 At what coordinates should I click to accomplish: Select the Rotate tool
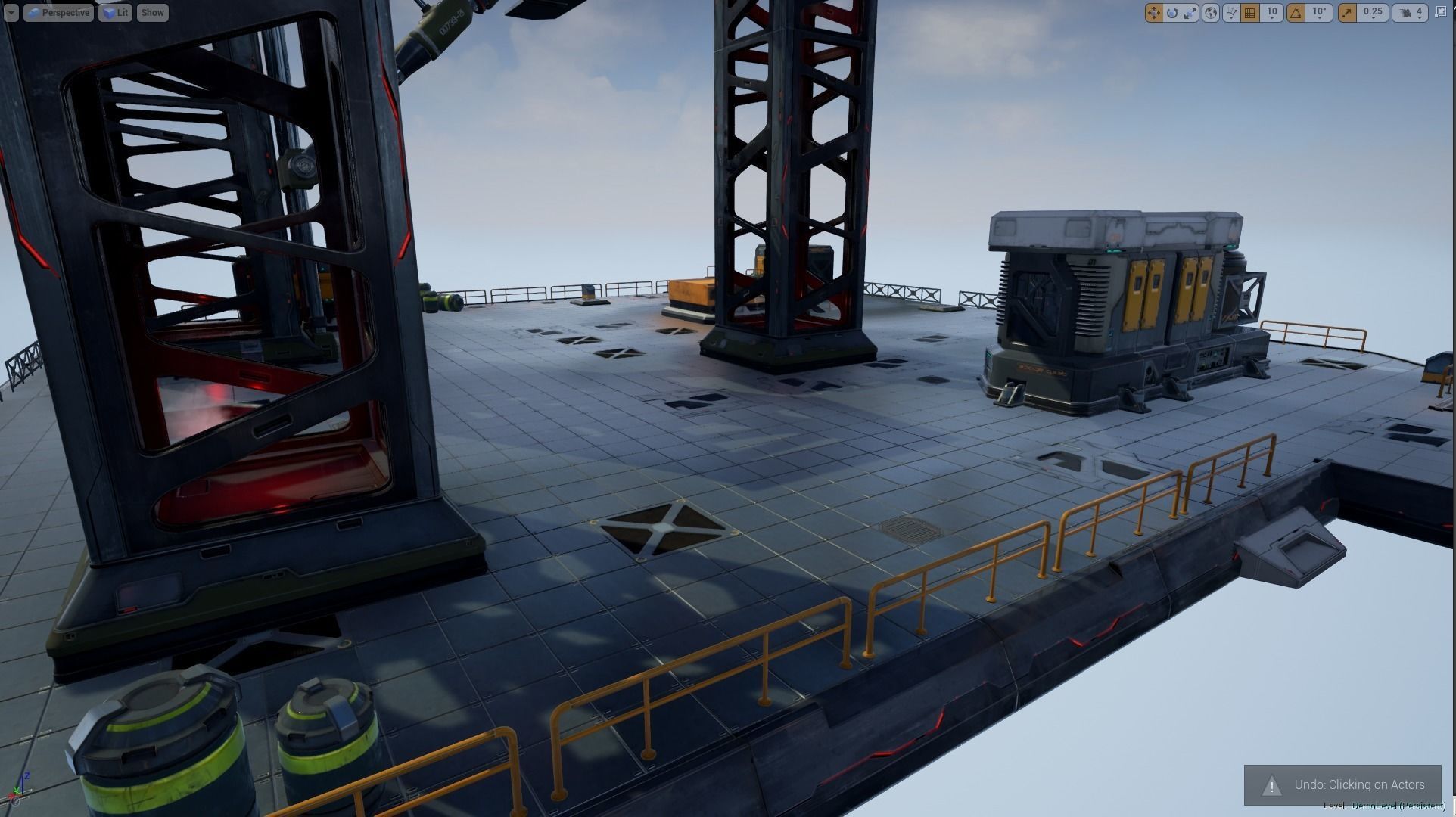1172,12
